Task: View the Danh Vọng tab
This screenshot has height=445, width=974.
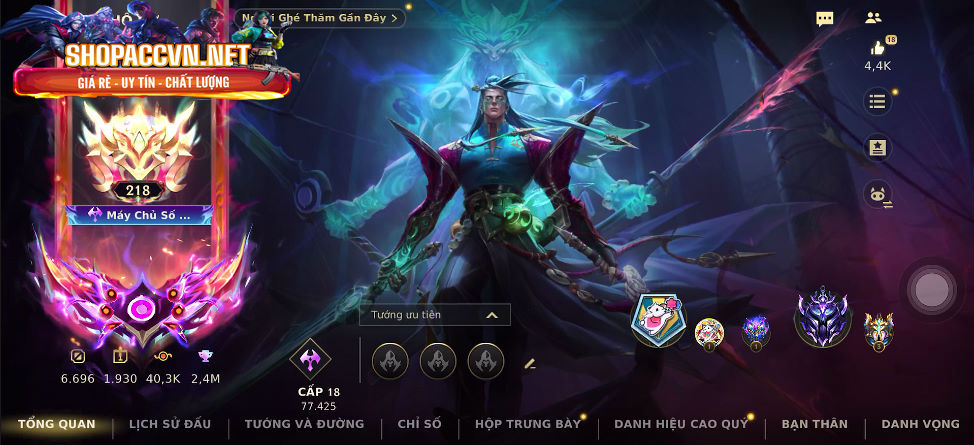Action: pyautogui.click(x=913, y=424)
